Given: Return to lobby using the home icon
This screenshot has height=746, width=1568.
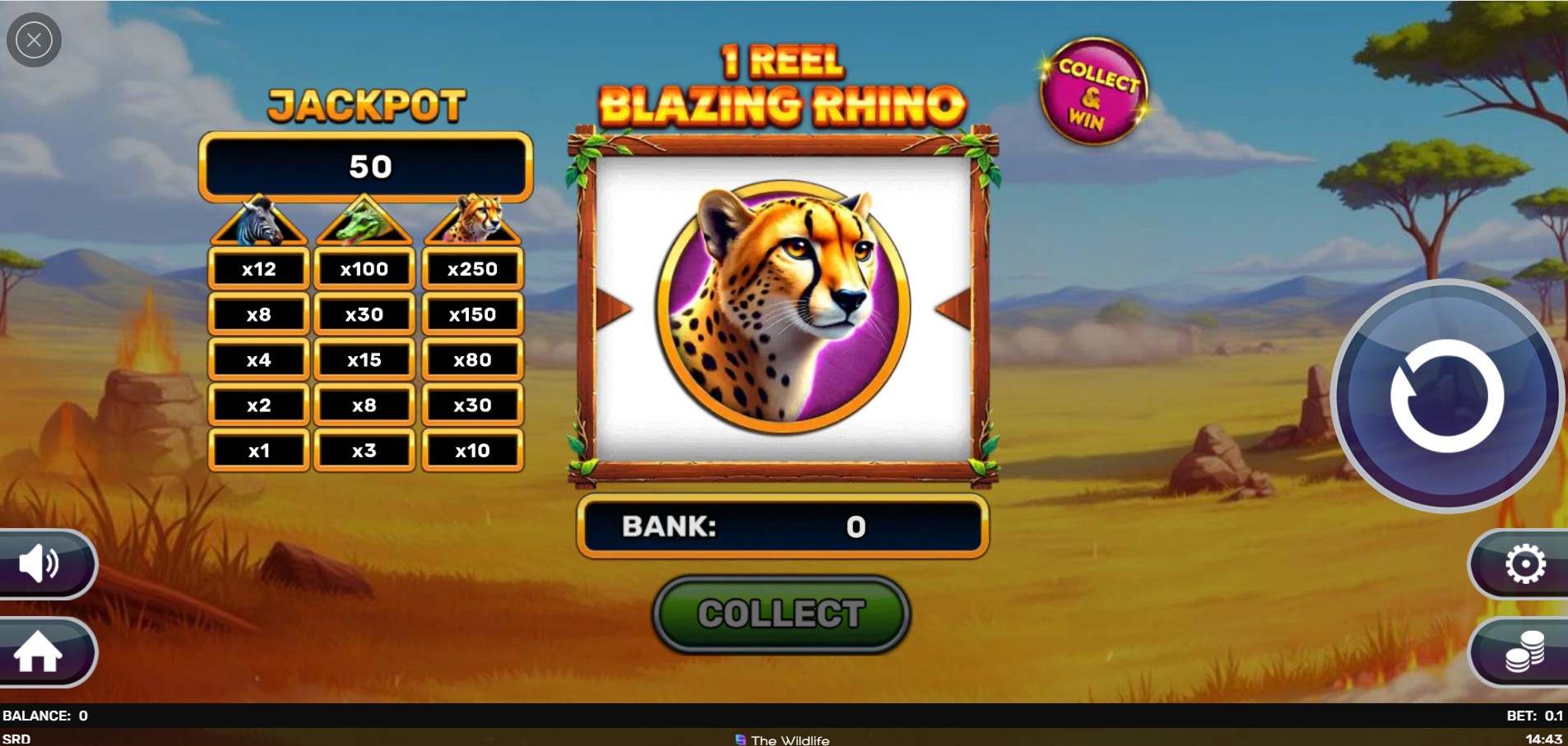Looking at the screenshot, I should [39, 652].
